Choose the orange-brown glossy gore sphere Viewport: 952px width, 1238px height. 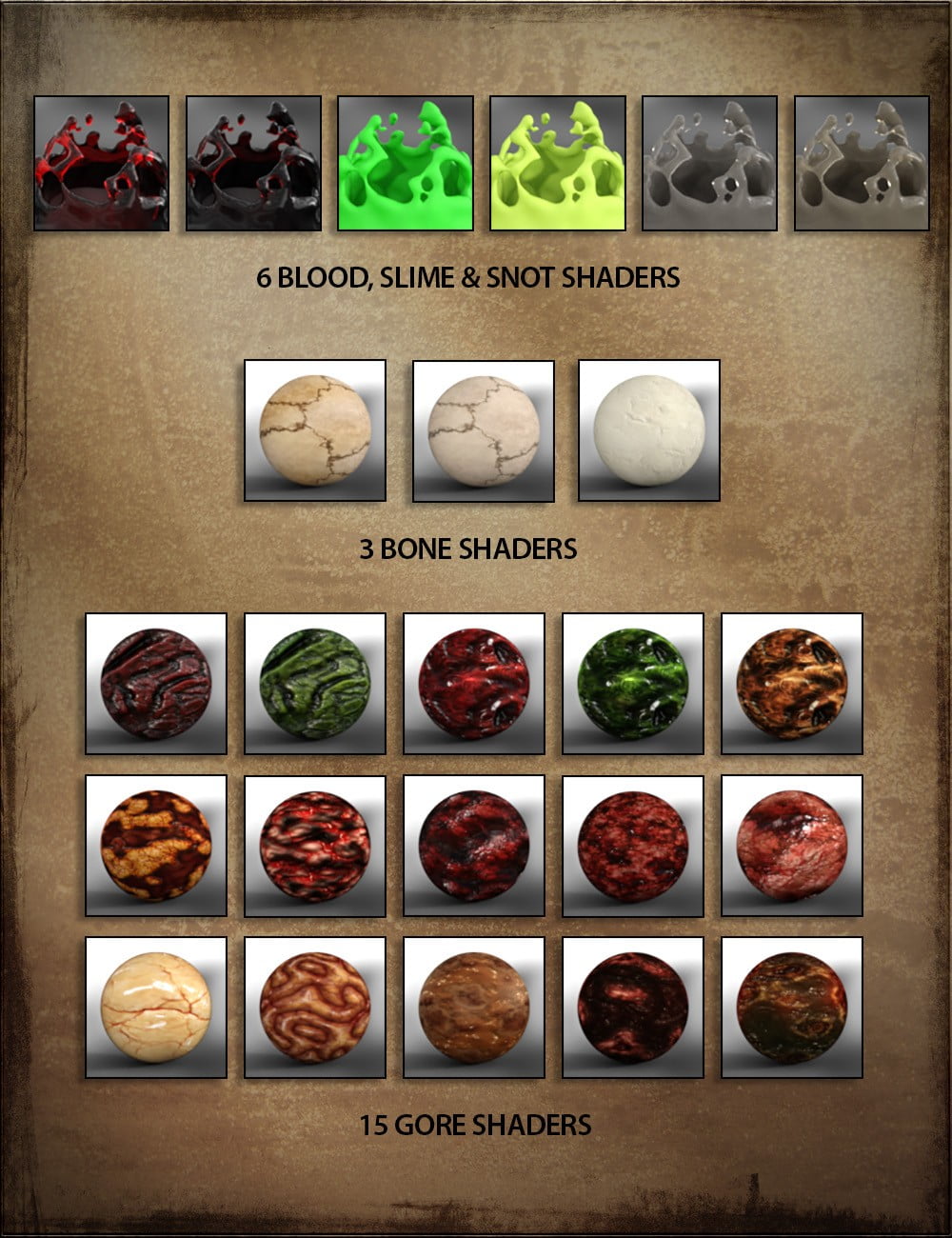click(x=792, y=684)
